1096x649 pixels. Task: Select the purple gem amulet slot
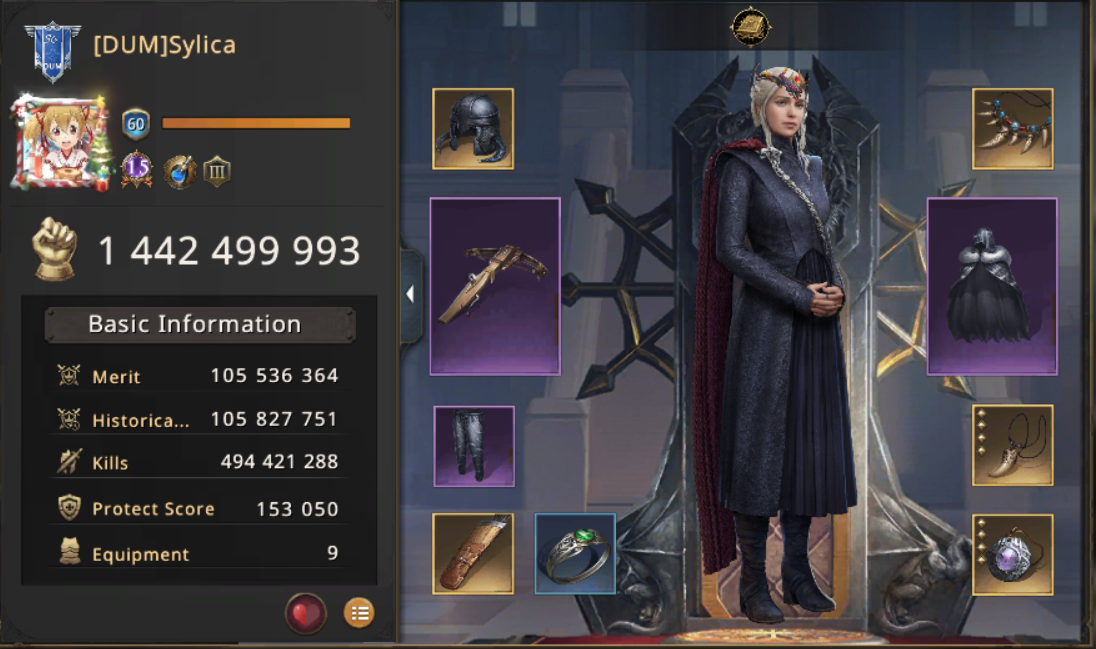[x=1013, y=554]
